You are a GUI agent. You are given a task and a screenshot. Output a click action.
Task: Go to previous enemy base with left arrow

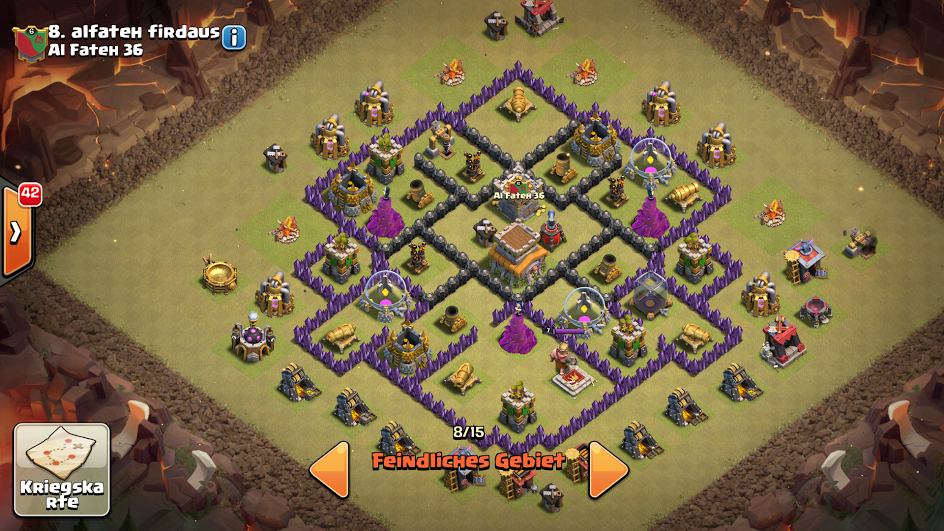329,469
